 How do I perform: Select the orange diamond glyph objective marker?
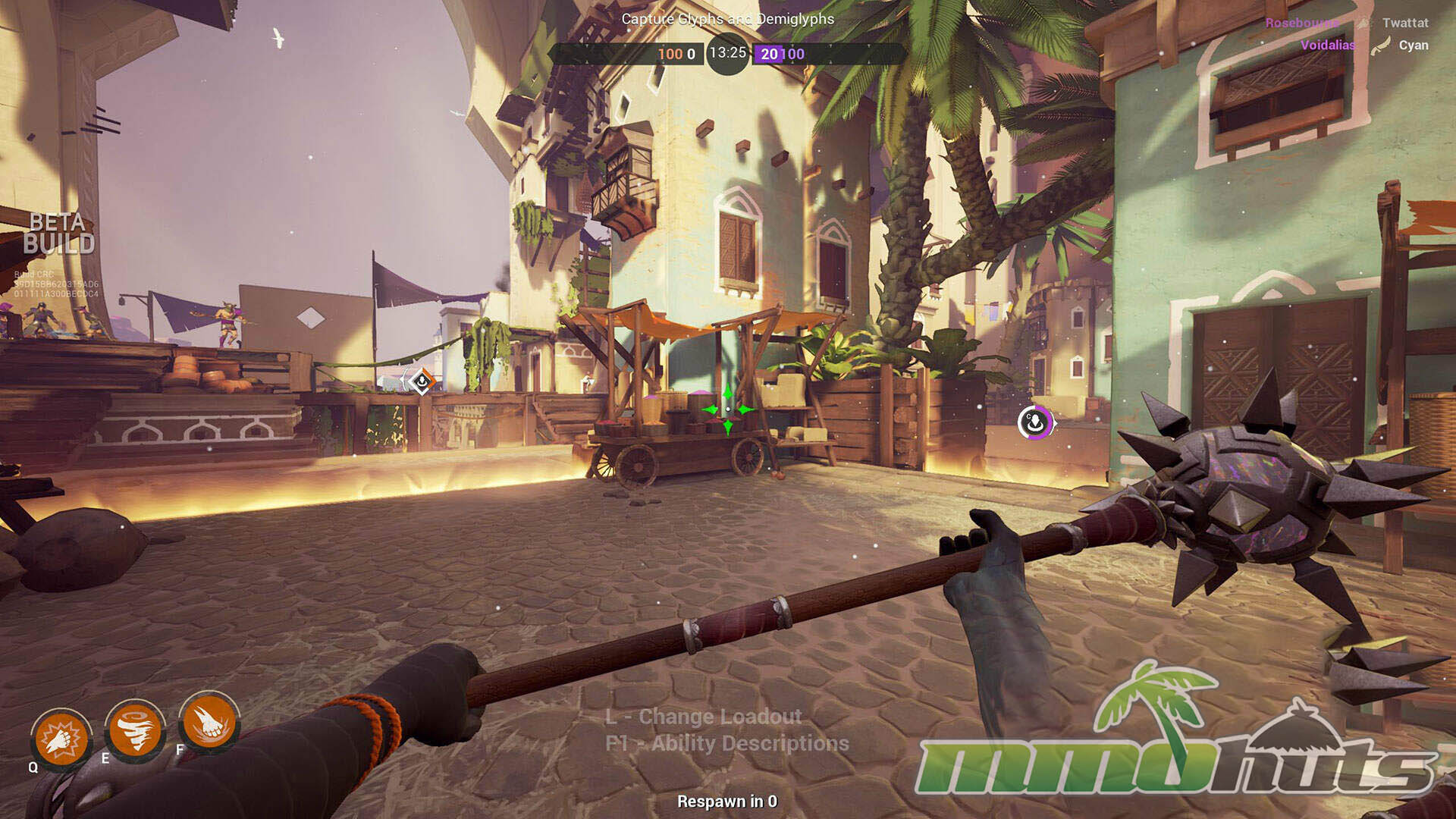pyautogui.click(x=421, y=381)
